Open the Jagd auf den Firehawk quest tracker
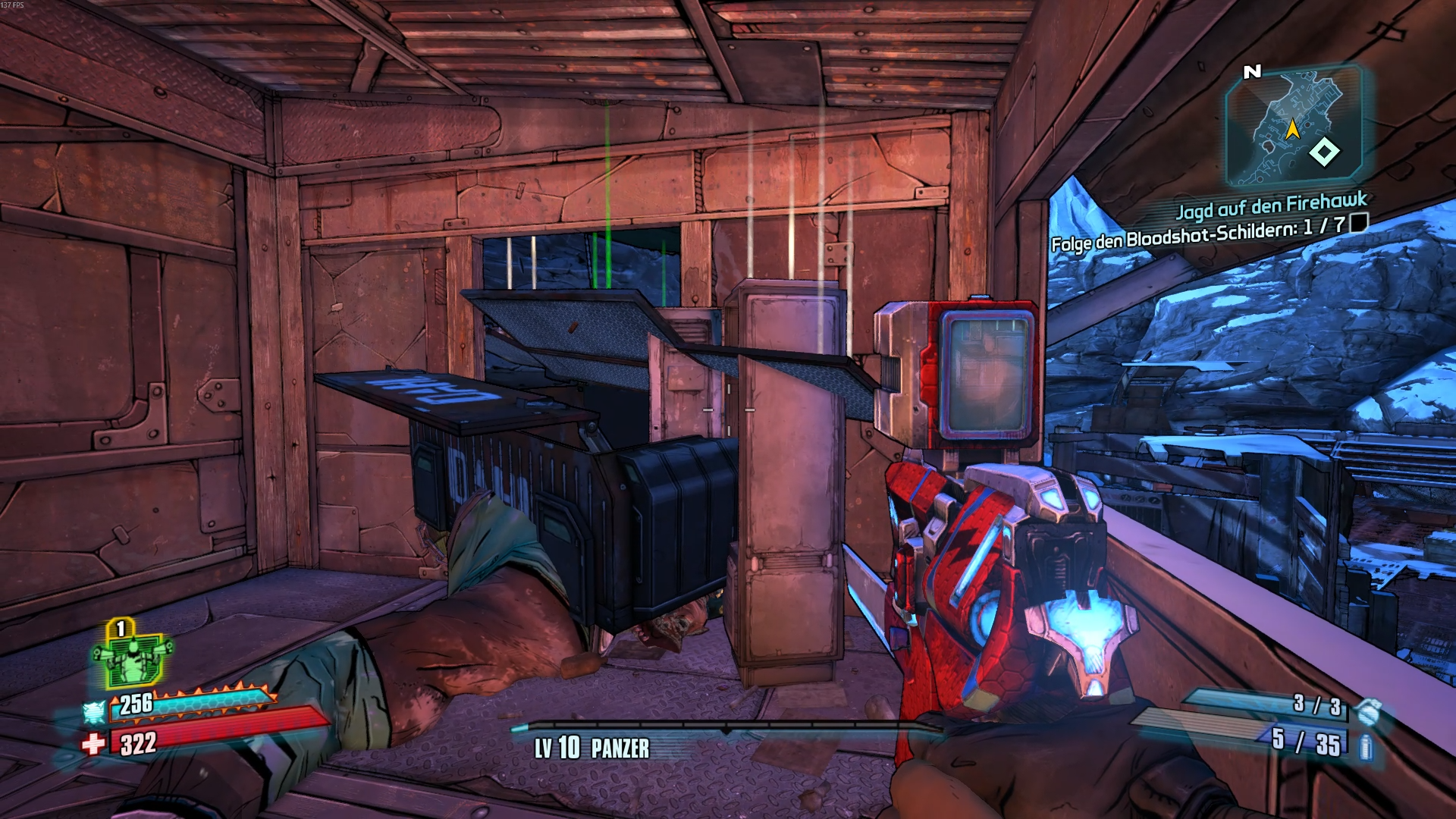The width and height of the screenshot is (1456, 819). coord(1271,205)
